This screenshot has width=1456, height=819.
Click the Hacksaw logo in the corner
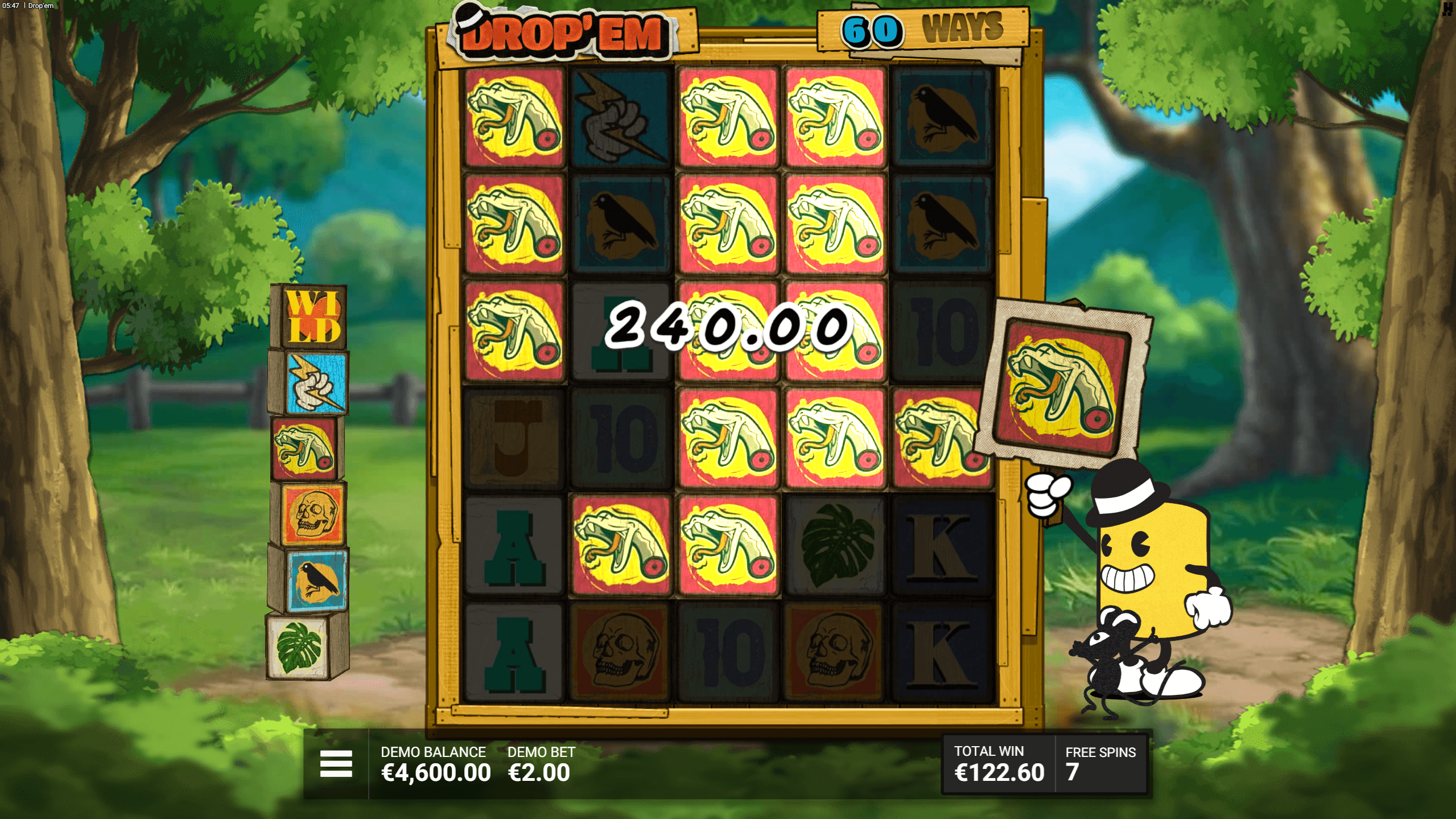(x=1447, y=9)
